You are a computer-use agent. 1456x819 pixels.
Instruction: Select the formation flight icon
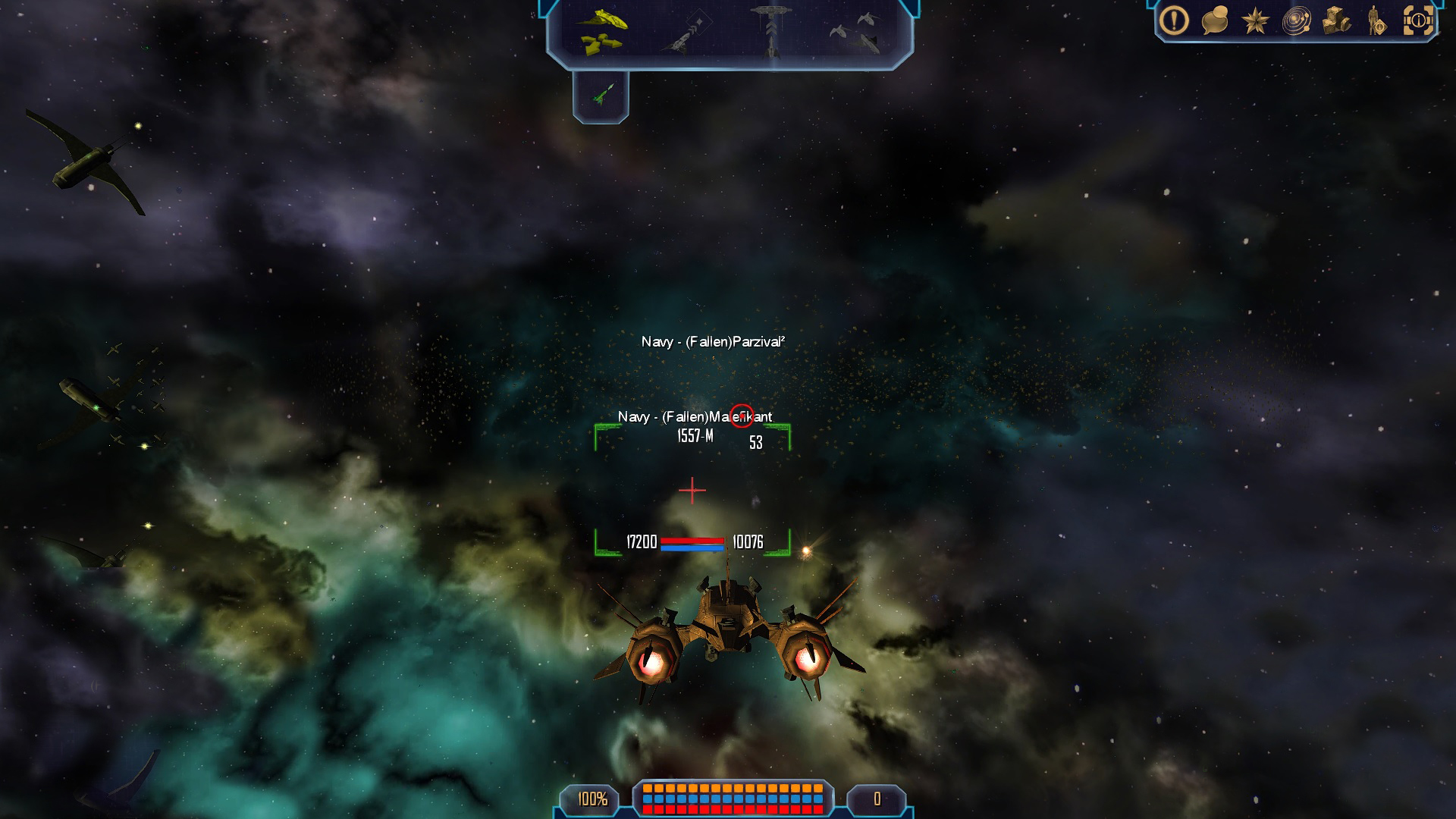point(856,33)
